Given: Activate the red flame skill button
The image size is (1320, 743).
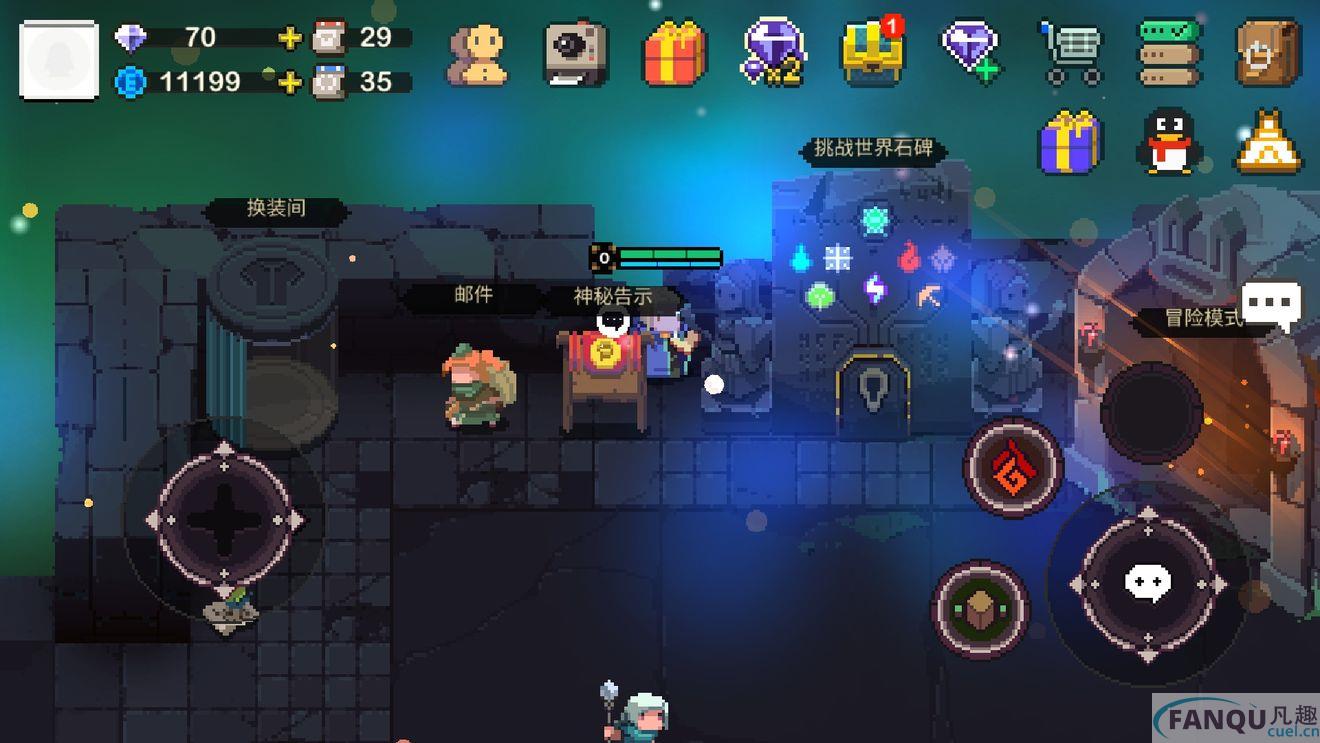Looking at the screenshot, I should click(x=1013, y=467).
